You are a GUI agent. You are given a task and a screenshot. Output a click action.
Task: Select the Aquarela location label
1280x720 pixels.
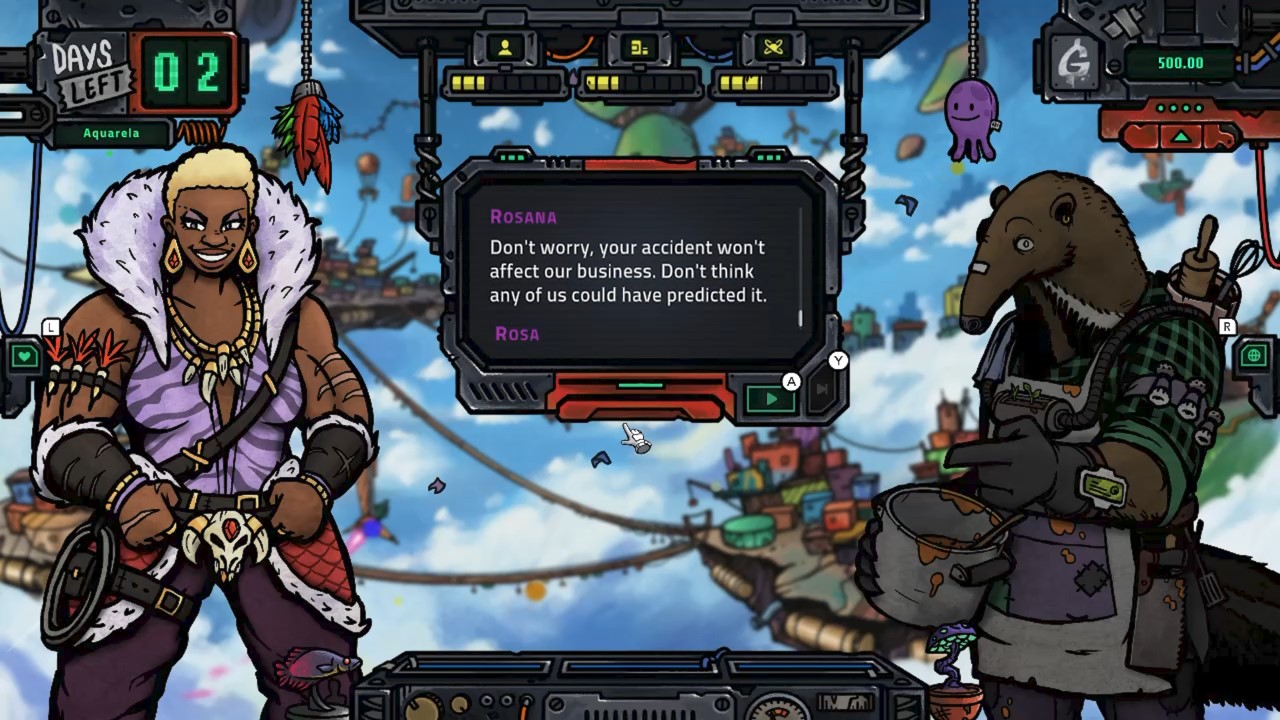click(110, 133)
